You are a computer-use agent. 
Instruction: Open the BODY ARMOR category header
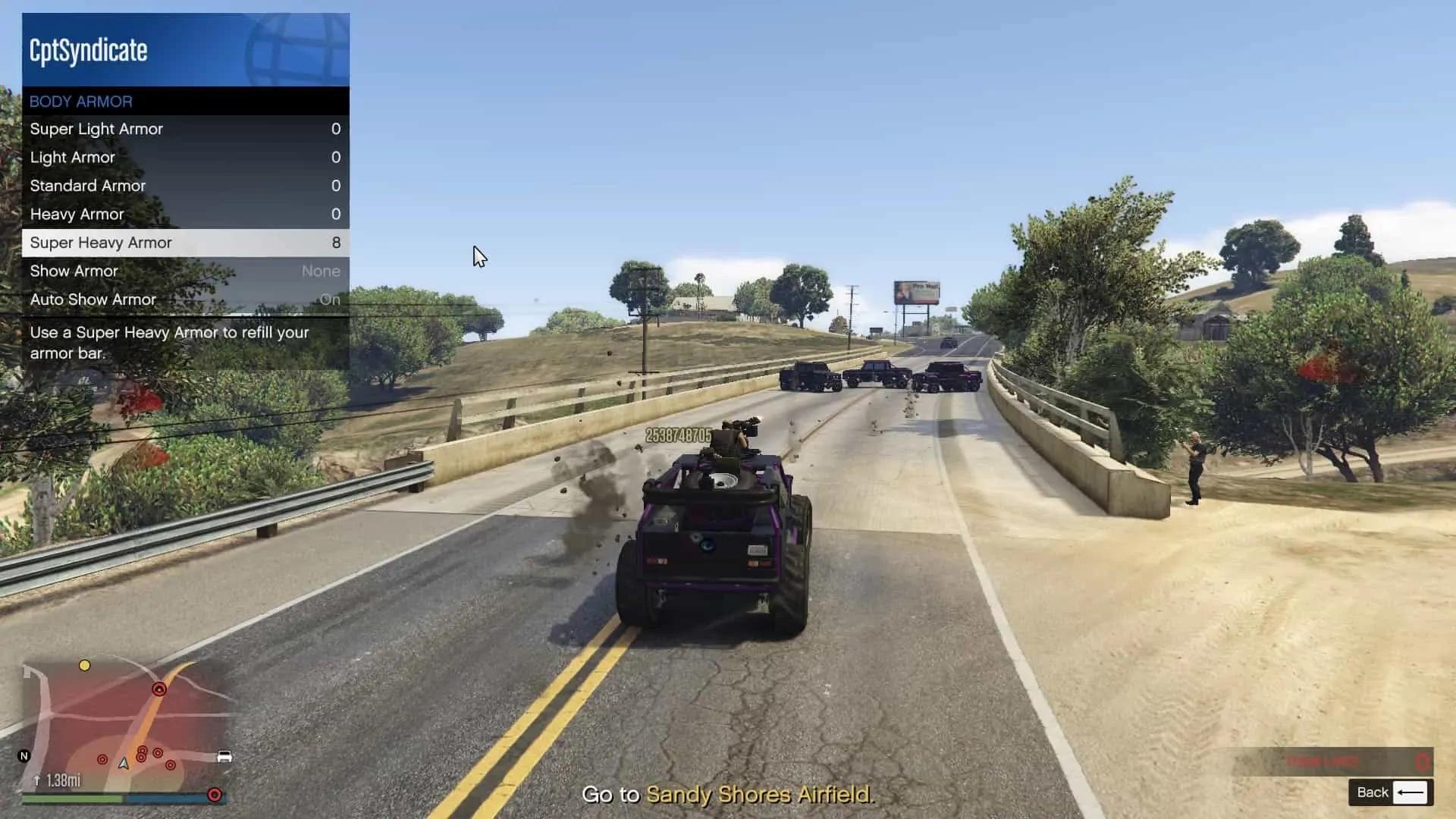[x=184, y=101]
